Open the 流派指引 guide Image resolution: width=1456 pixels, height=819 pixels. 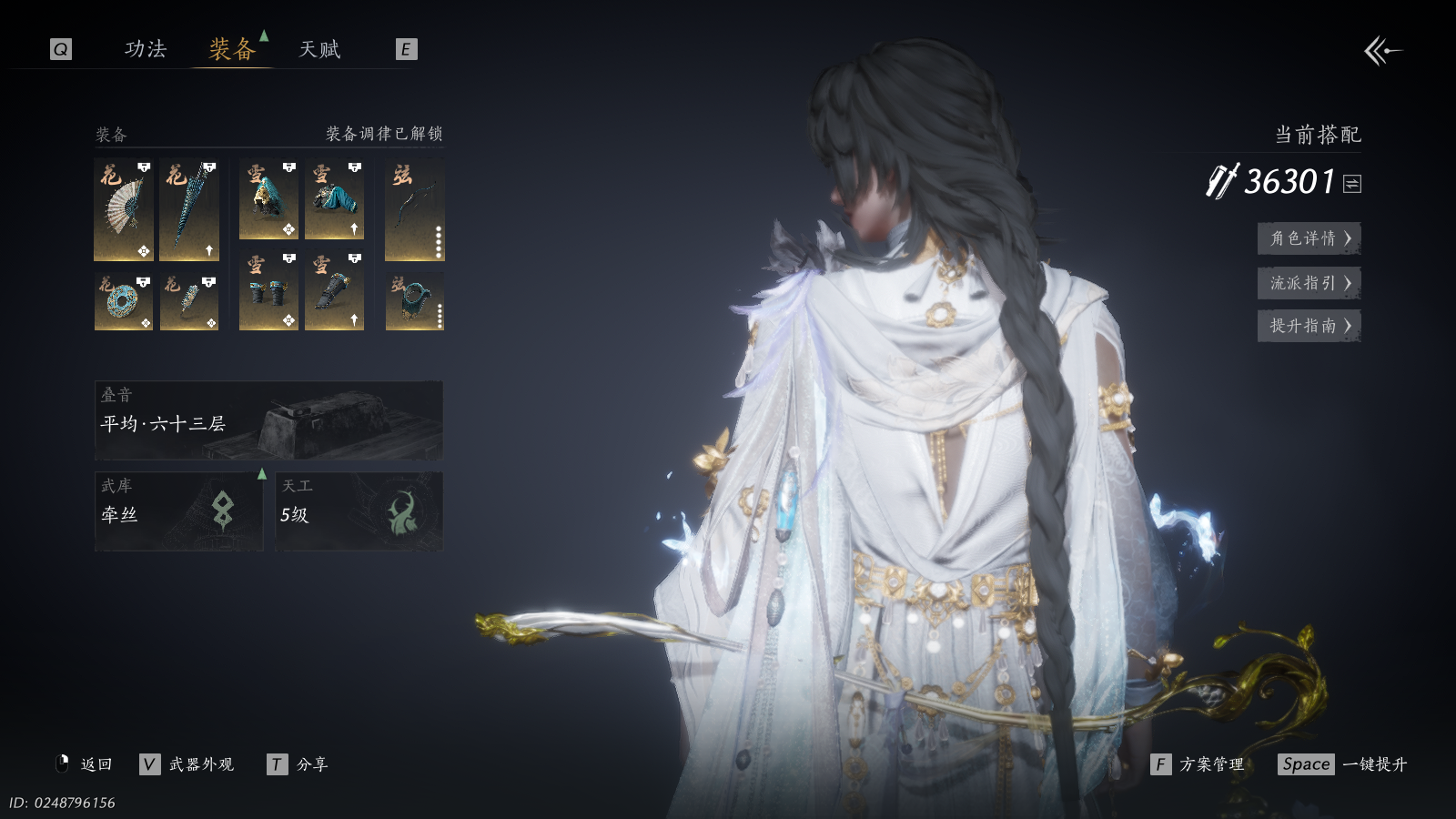click(1309, 283)
